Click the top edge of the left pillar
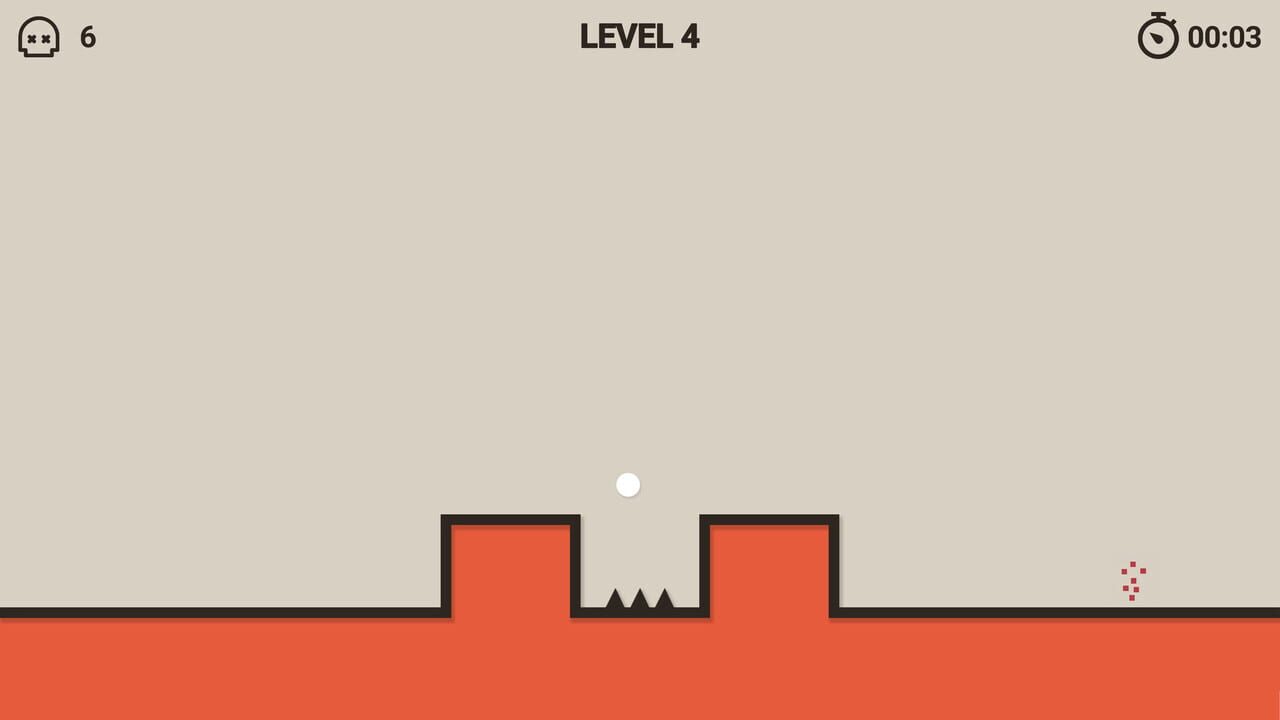The height and width of the screenshot is (720, 1280). pyautogui.click(x=510, y=518)
